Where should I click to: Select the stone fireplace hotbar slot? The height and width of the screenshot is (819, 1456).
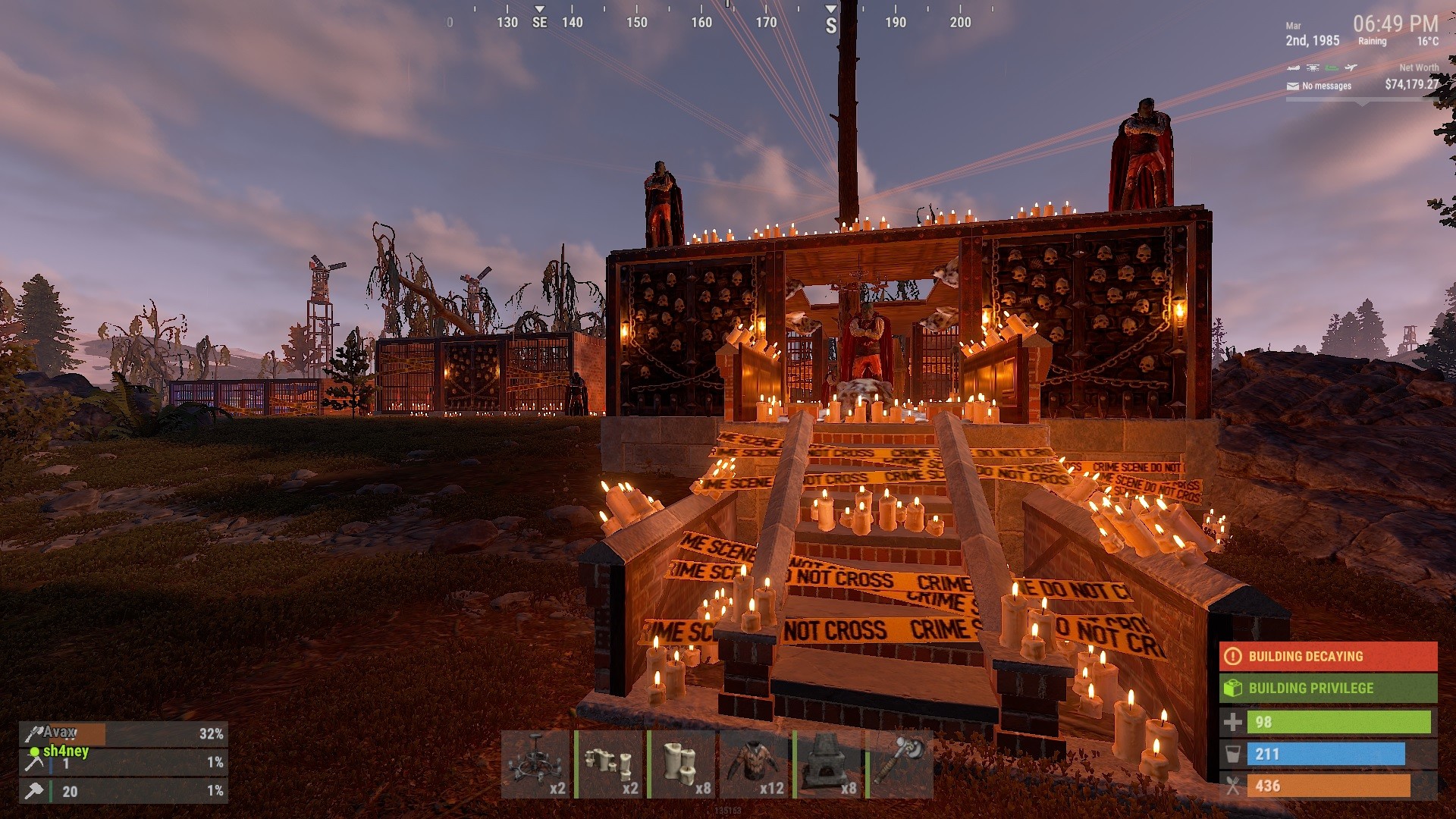pyautogui.click(x=828, y=764)
